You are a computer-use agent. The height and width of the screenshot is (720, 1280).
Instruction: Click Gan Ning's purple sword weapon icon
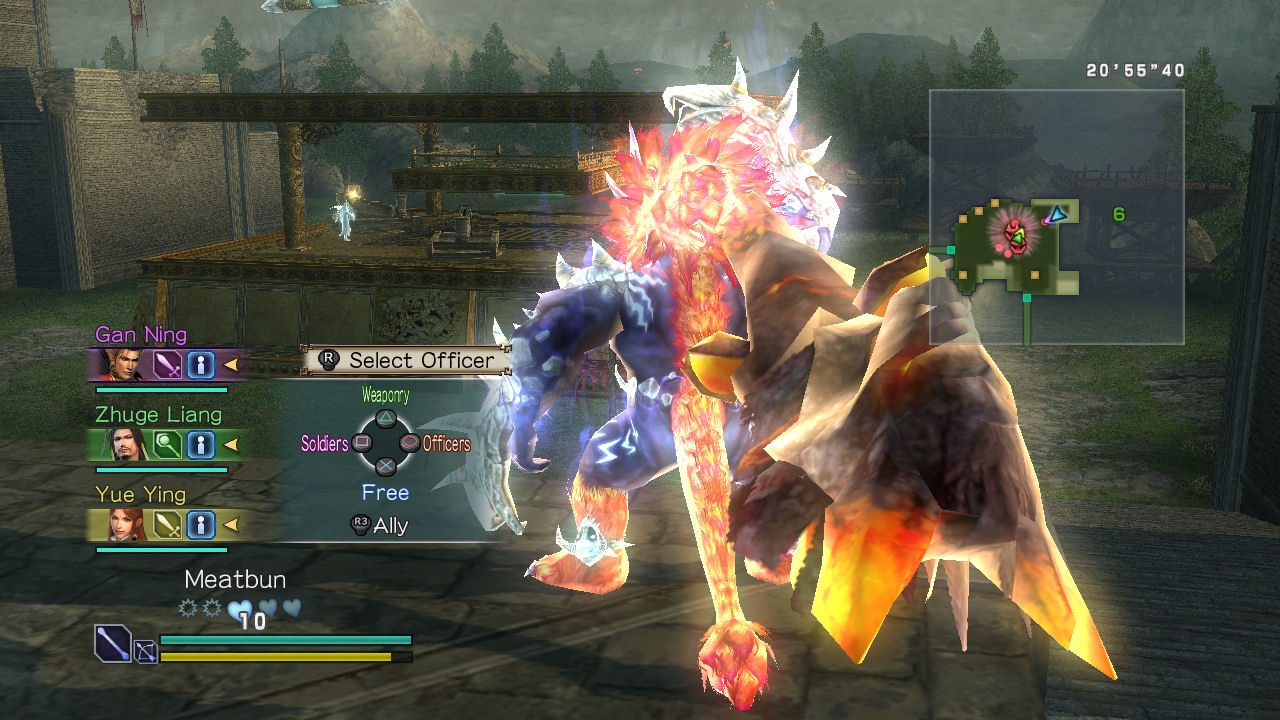[x=167, y=365]
